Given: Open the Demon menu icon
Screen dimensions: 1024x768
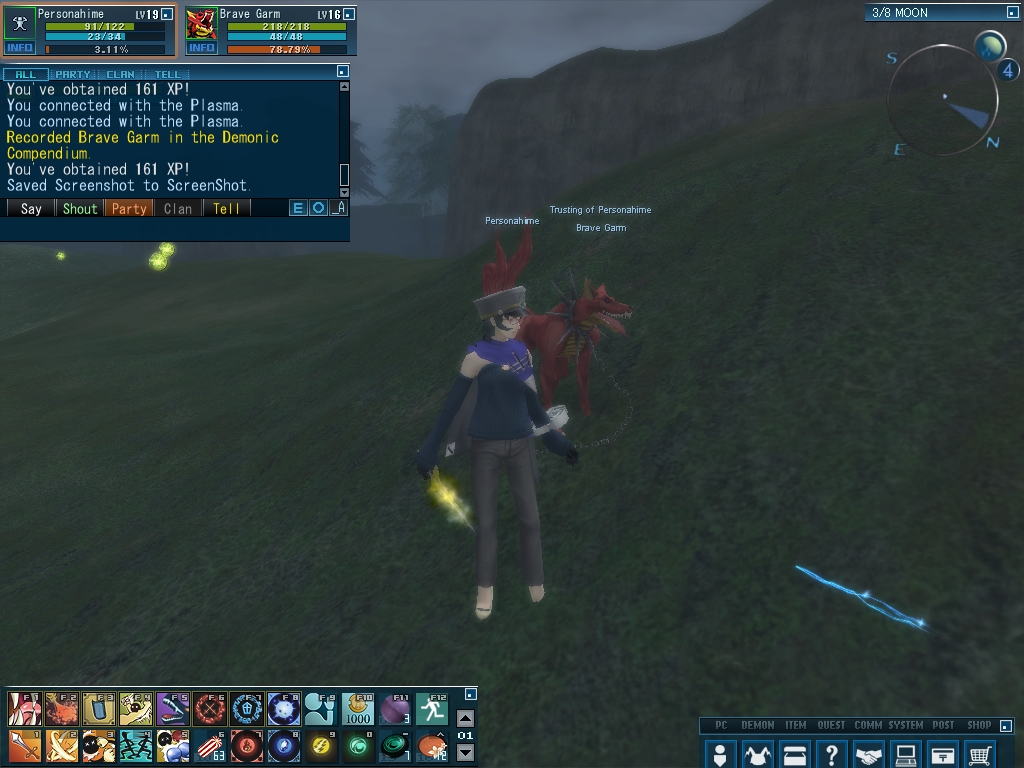Looking at the screenshot, I should [757, 754].
